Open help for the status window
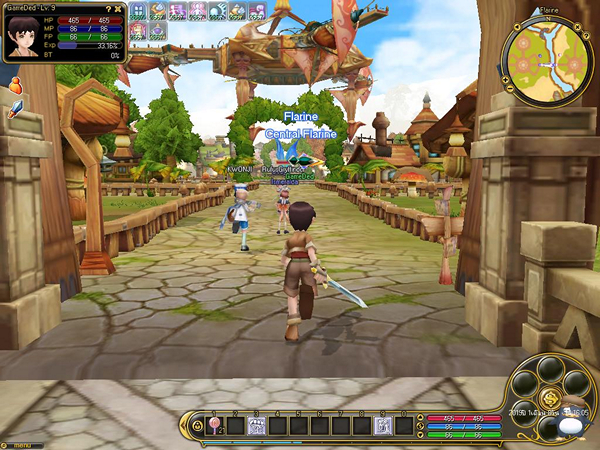This screenshot has width=600, height=450. click(109, 8)
